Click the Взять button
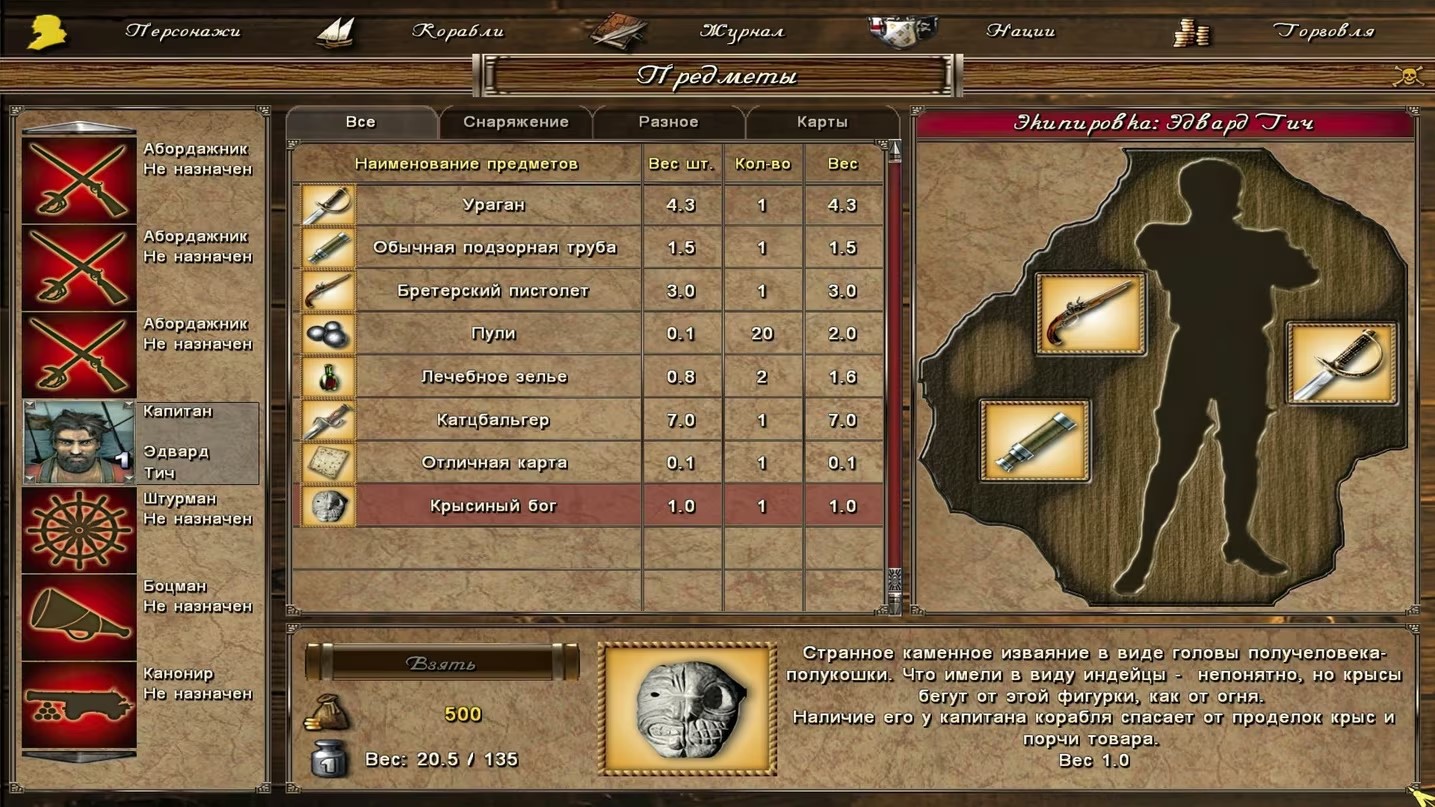 tap(441, 663)
